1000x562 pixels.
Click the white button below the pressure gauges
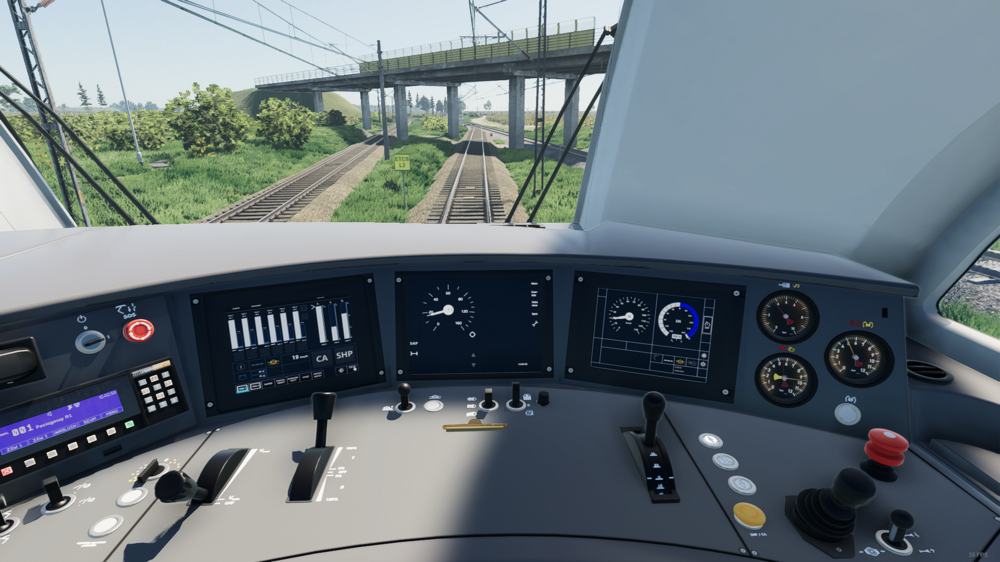tap(847, 414)
